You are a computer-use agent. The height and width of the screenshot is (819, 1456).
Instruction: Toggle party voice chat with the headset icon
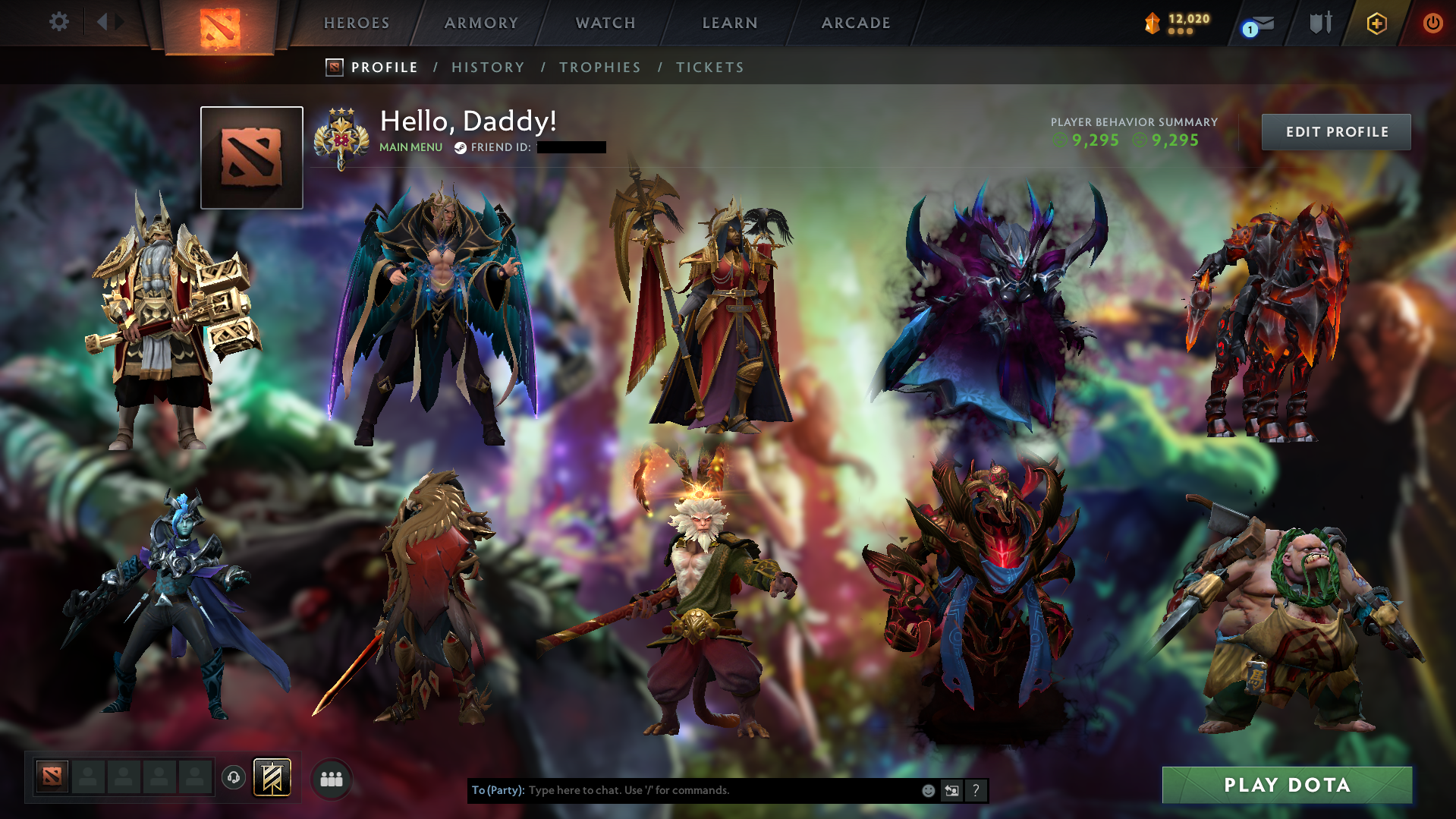234,777
